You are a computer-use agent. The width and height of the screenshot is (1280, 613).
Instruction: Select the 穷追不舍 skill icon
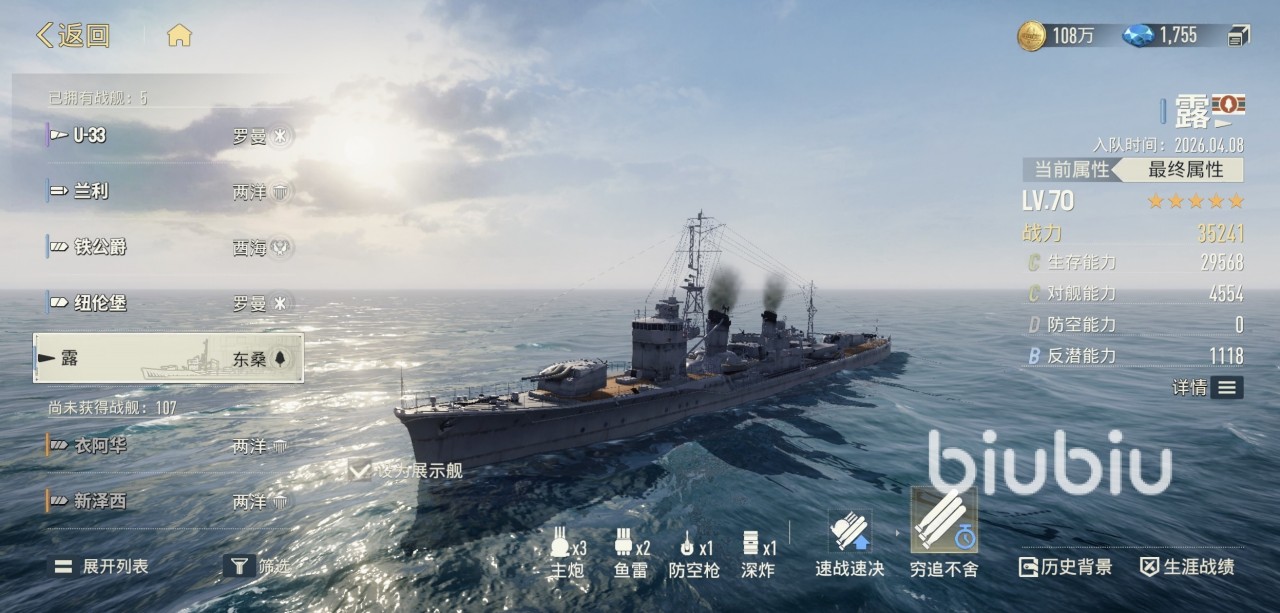click(x=944, y=521)
